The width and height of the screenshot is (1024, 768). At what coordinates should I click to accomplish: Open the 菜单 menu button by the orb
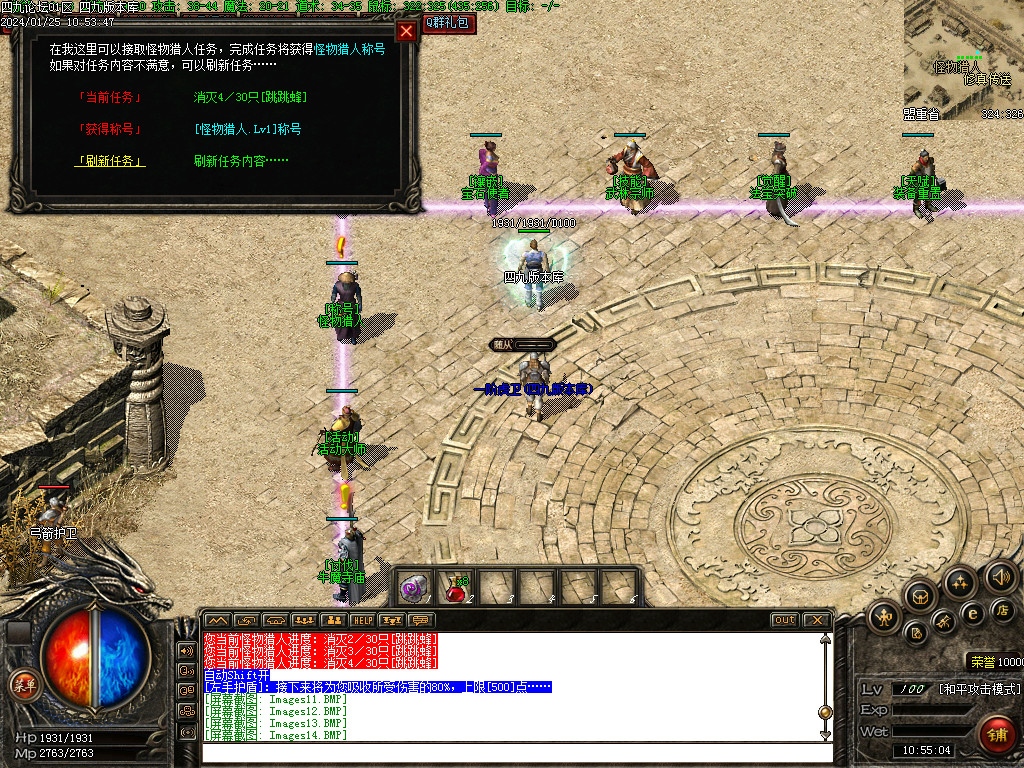click(x=24, y=685)
